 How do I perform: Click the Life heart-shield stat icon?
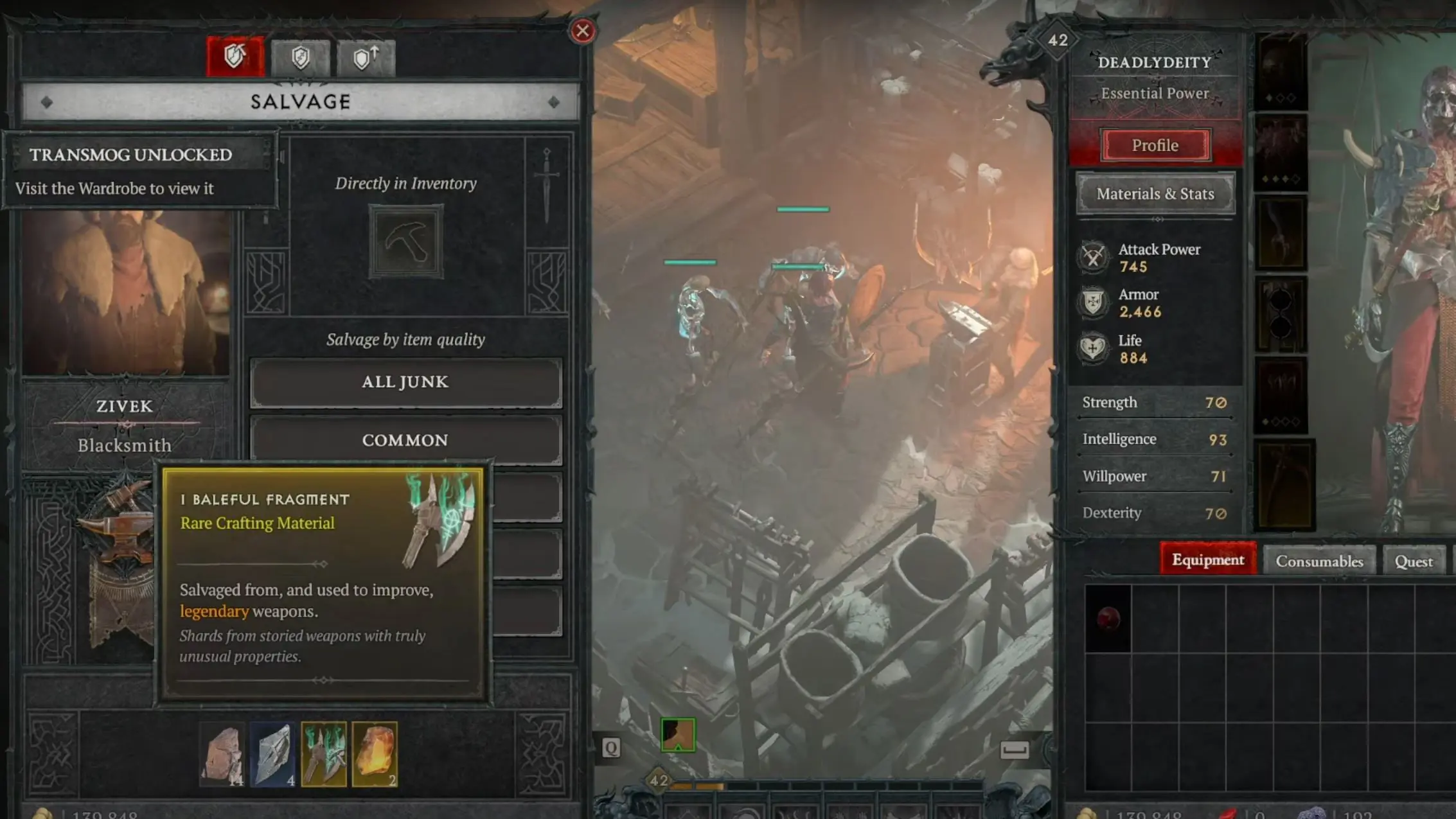click(x=1092, y=349)
